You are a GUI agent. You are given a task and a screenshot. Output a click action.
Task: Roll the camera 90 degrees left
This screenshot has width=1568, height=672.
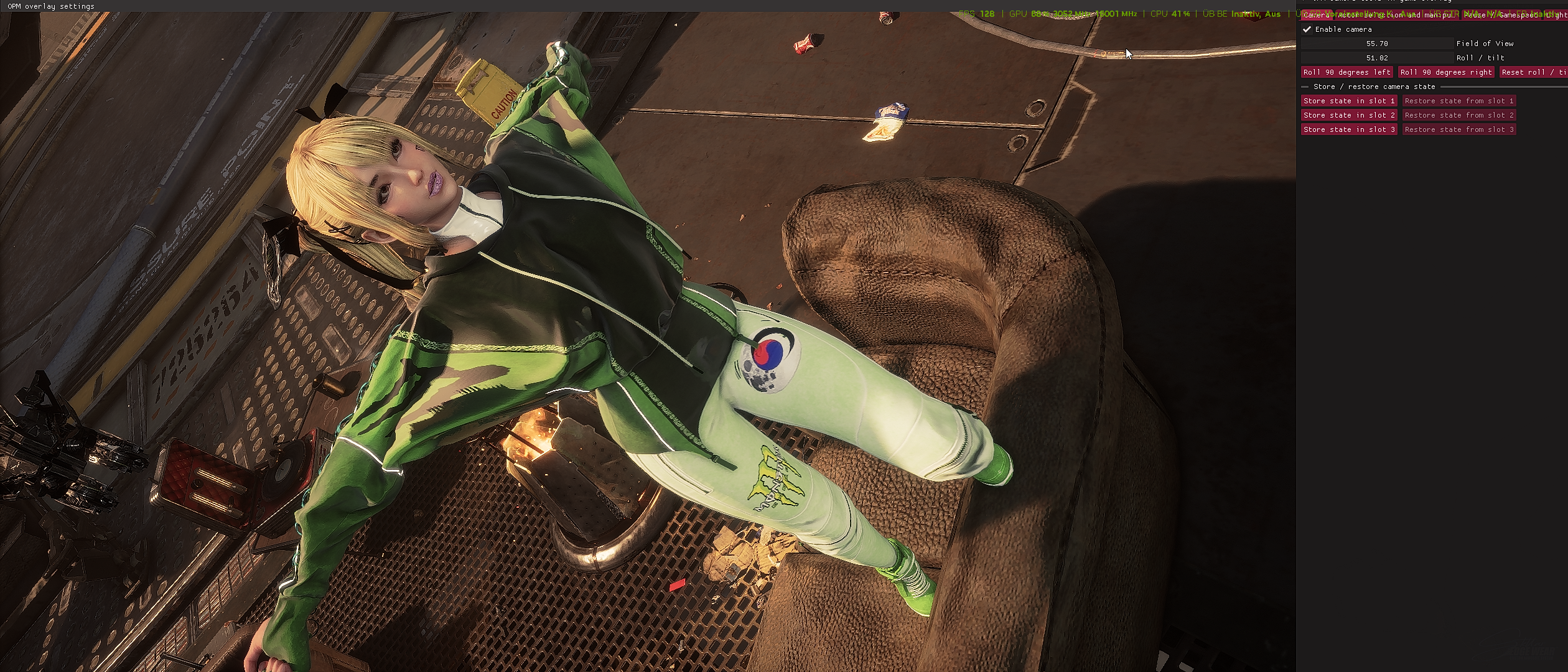click(1346, 72)
